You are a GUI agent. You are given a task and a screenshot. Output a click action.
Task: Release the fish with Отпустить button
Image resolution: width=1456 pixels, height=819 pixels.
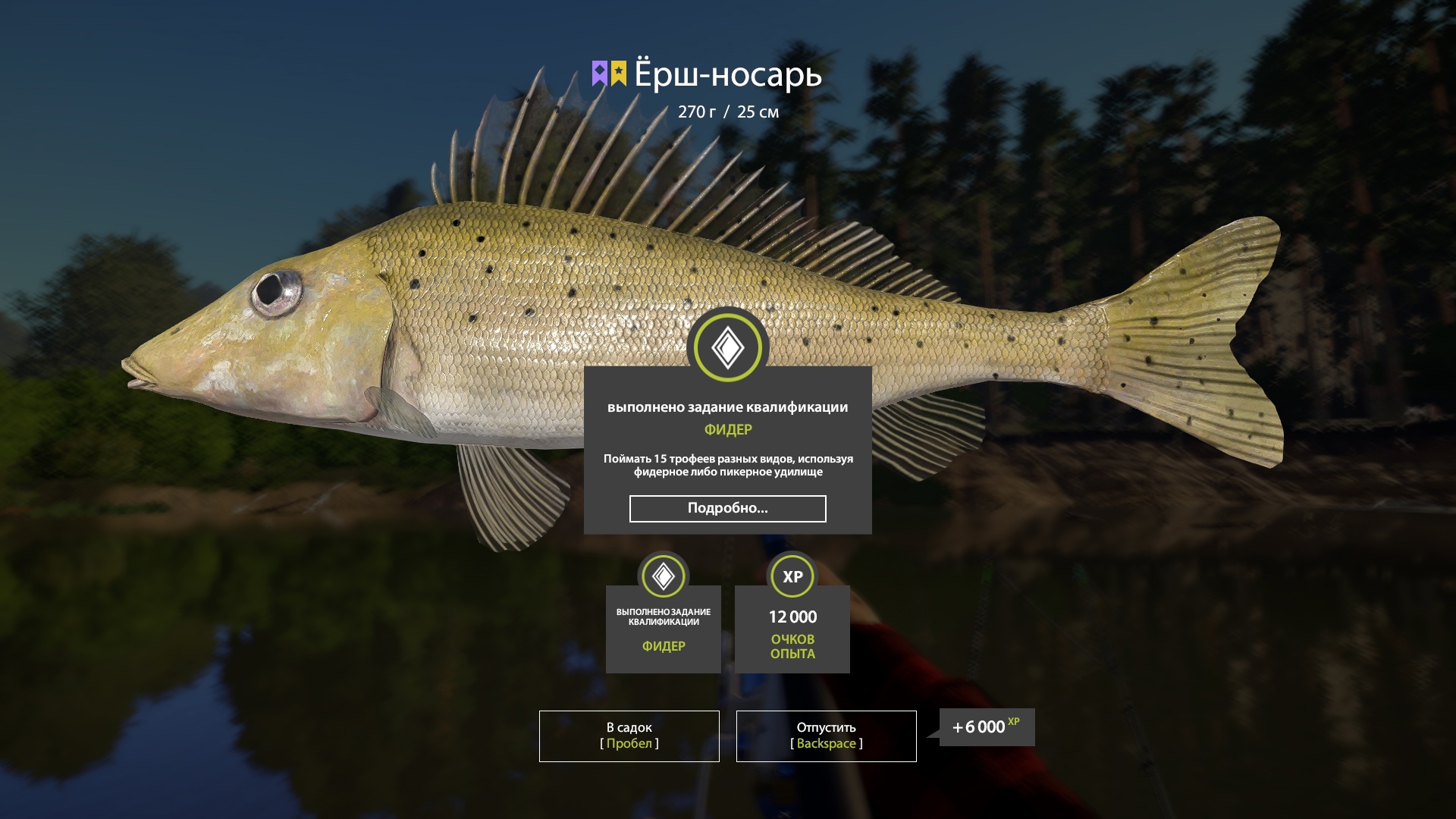(x=826, y=736)
